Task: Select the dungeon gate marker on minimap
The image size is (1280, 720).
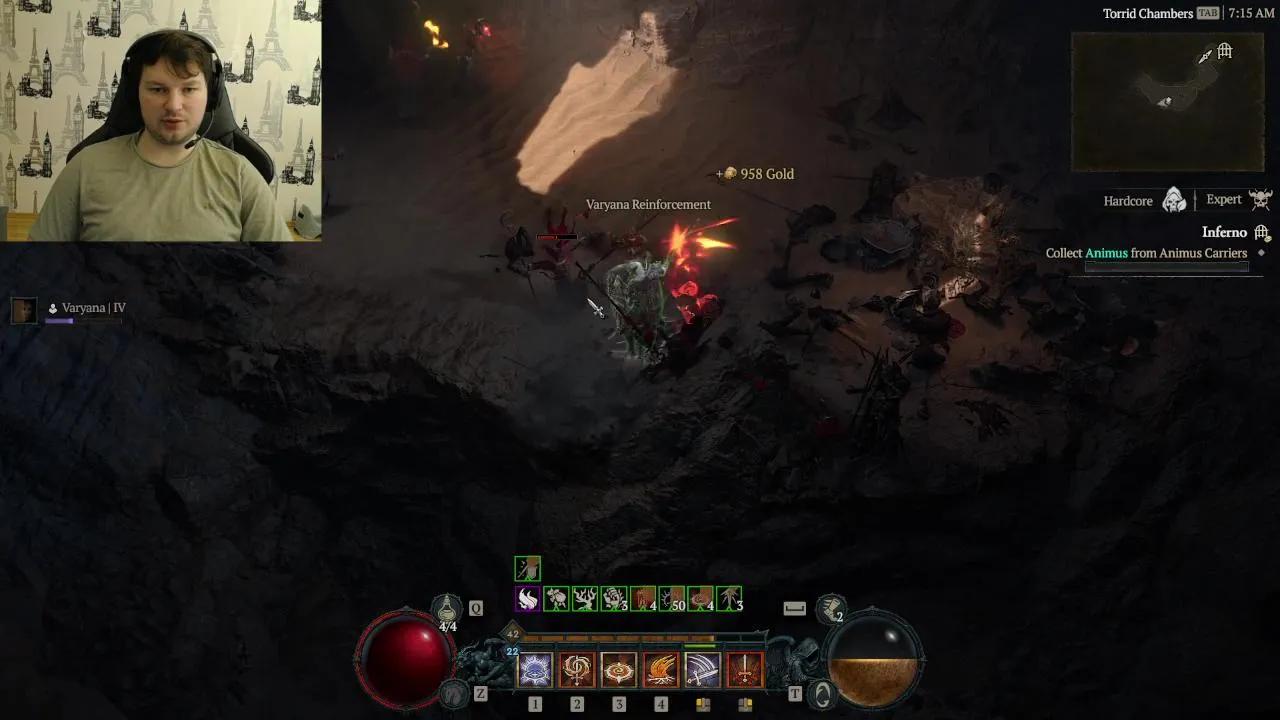Action: [x=1225, y=51]
